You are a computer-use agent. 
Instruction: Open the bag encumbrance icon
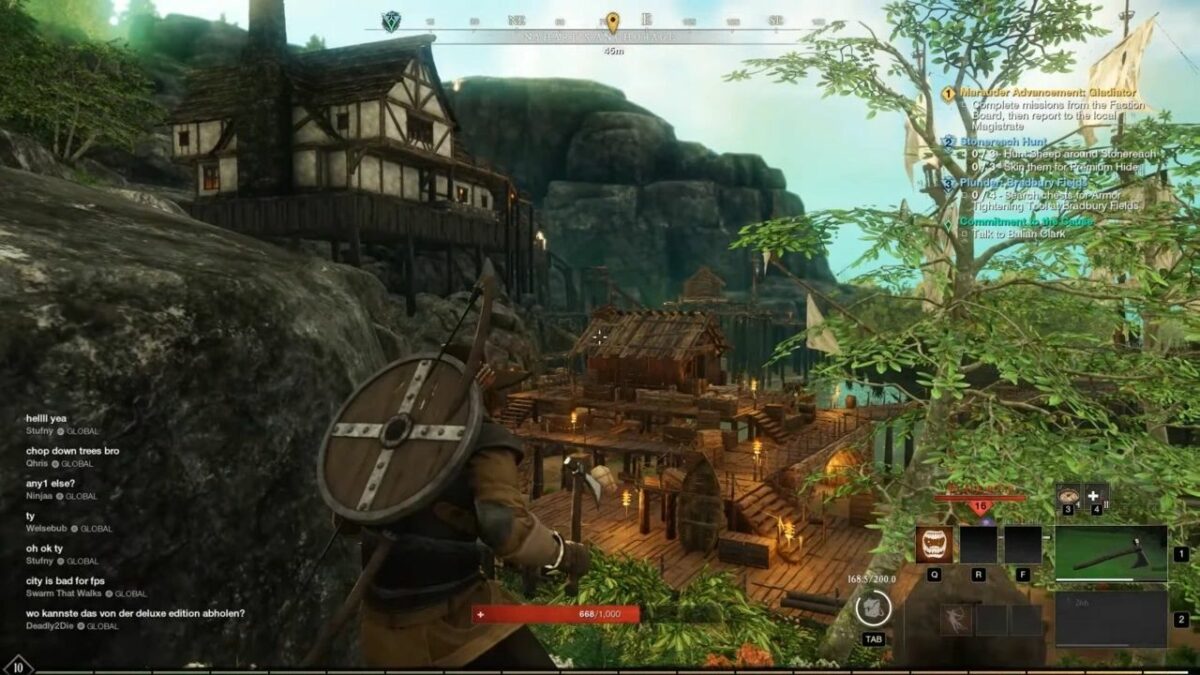pos(873,608)
